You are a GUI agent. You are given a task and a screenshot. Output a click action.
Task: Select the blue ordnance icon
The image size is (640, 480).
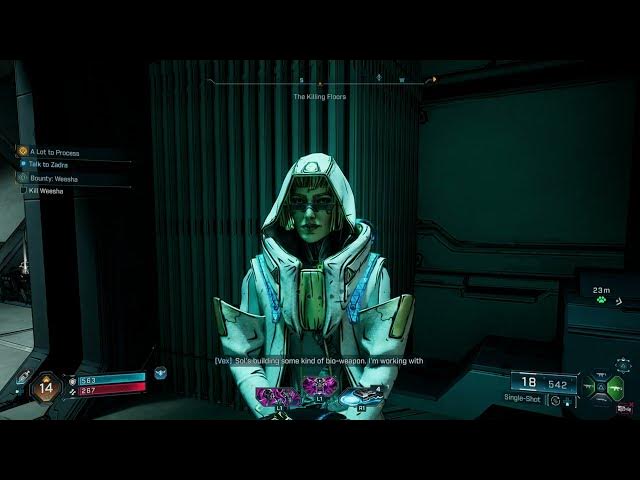pyautogui.click(x=360, y=397)
